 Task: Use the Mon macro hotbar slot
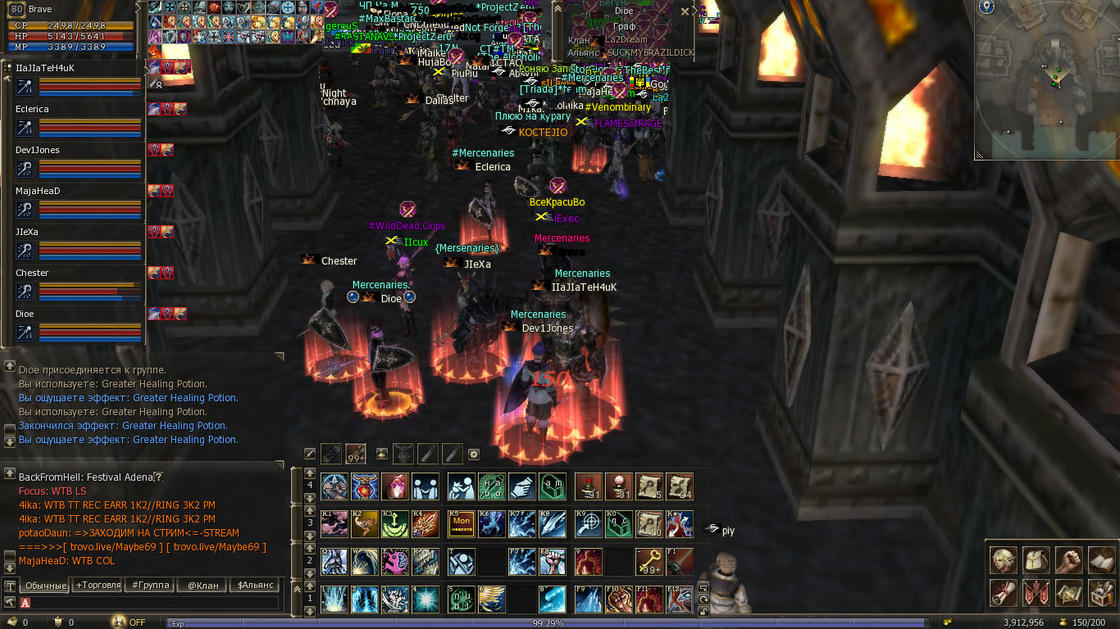461,523
